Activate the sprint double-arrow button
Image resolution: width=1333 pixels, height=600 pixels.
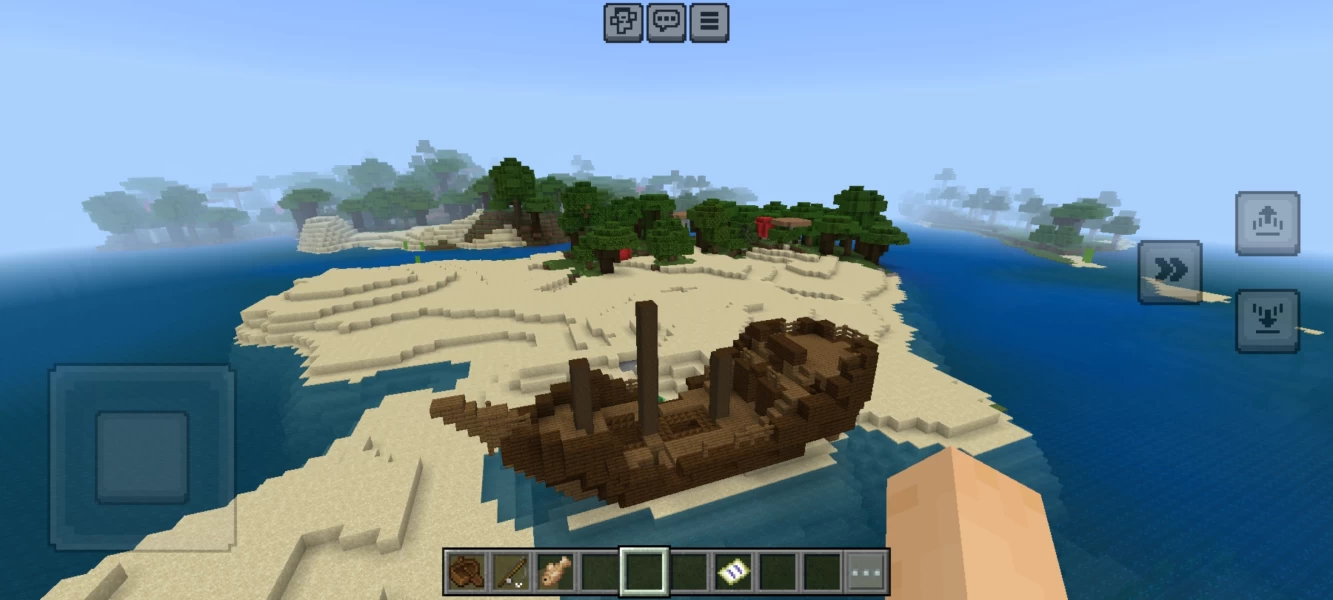[1170, 272]
